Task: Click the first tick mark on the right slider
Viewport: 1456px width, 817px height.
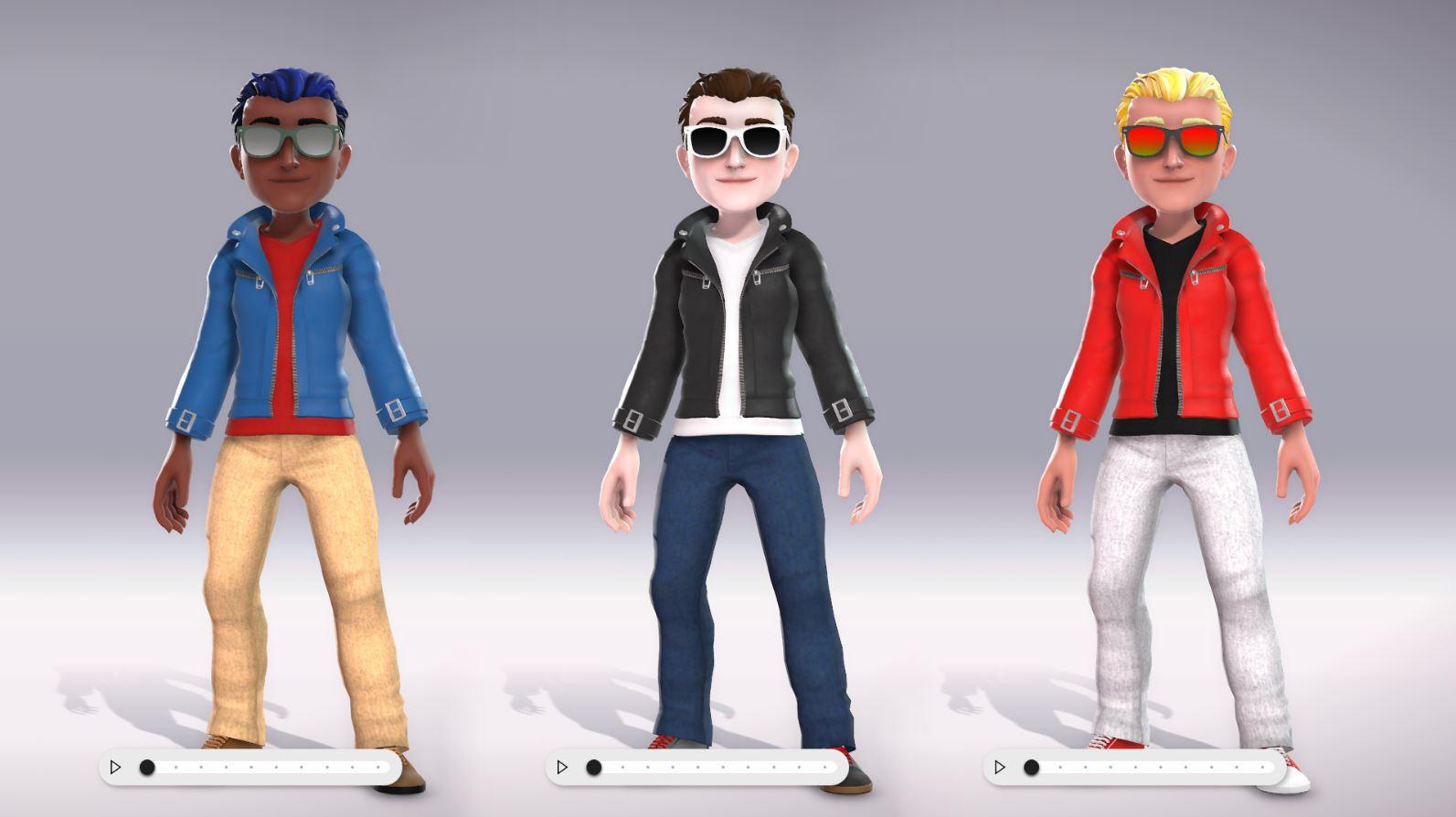Action: click(1060, 768)
